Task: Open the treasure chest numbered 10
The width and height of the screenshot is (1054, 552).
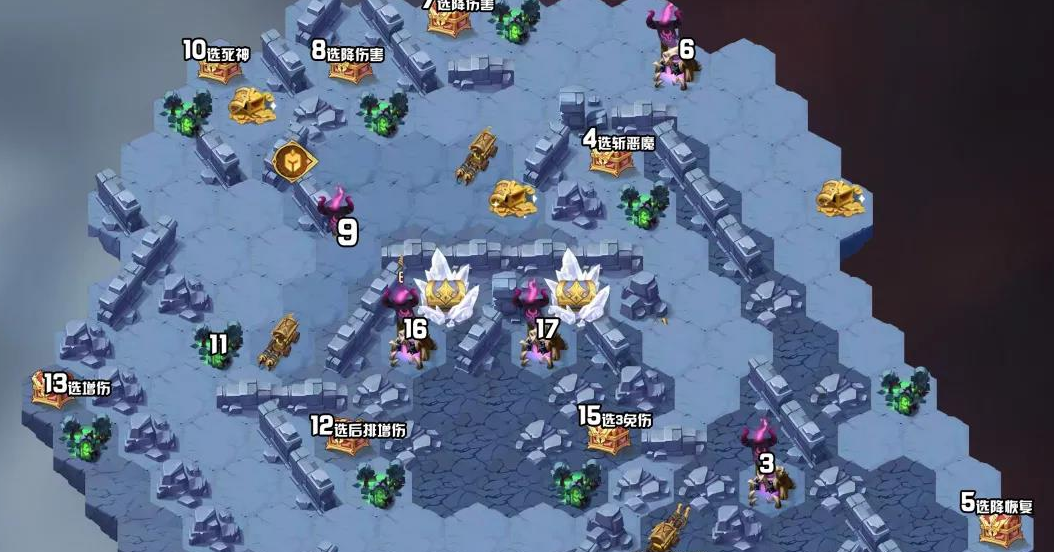Action: [219, 68]
